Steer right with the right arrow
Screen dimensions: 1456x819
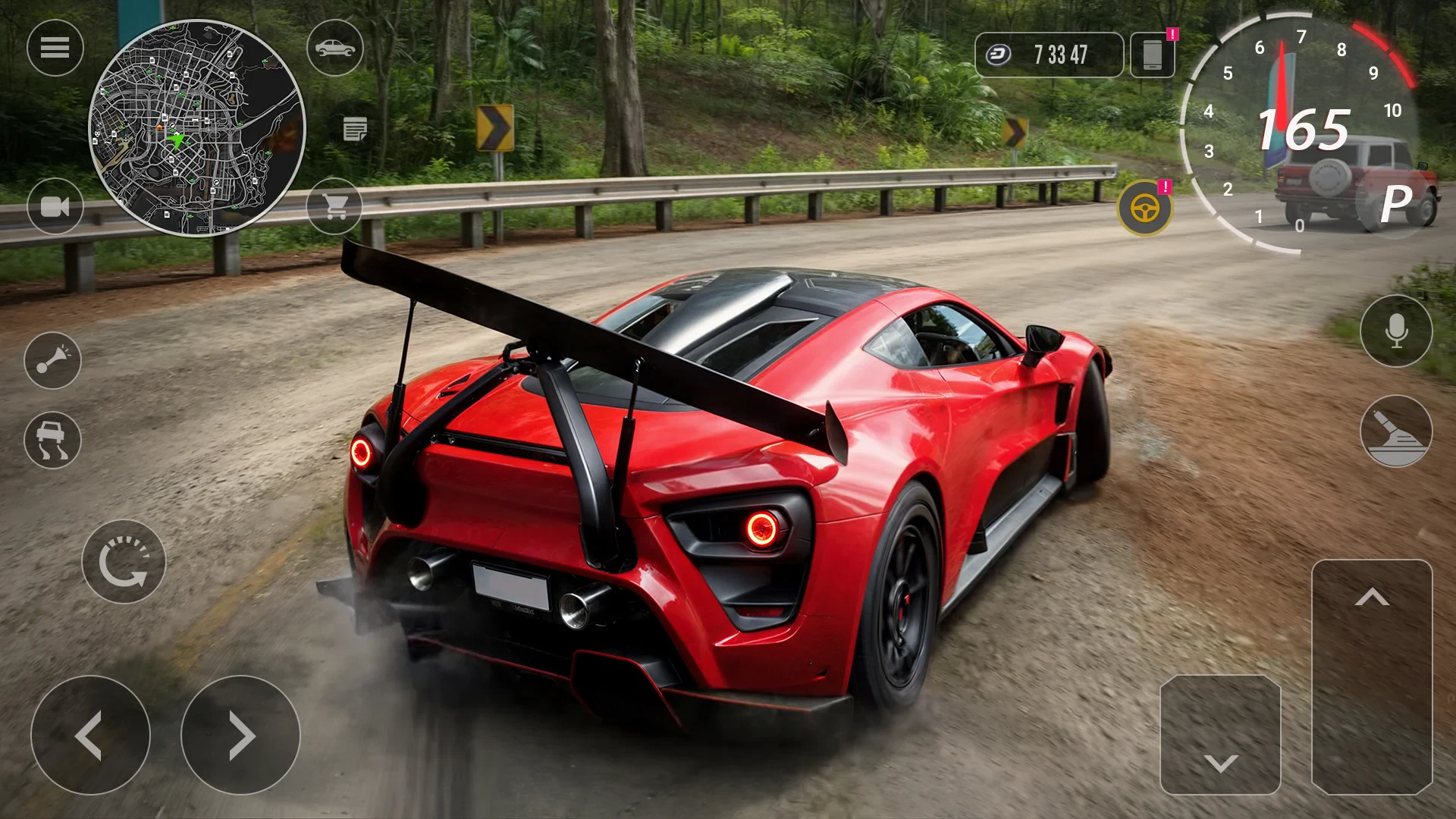(240, 735)
